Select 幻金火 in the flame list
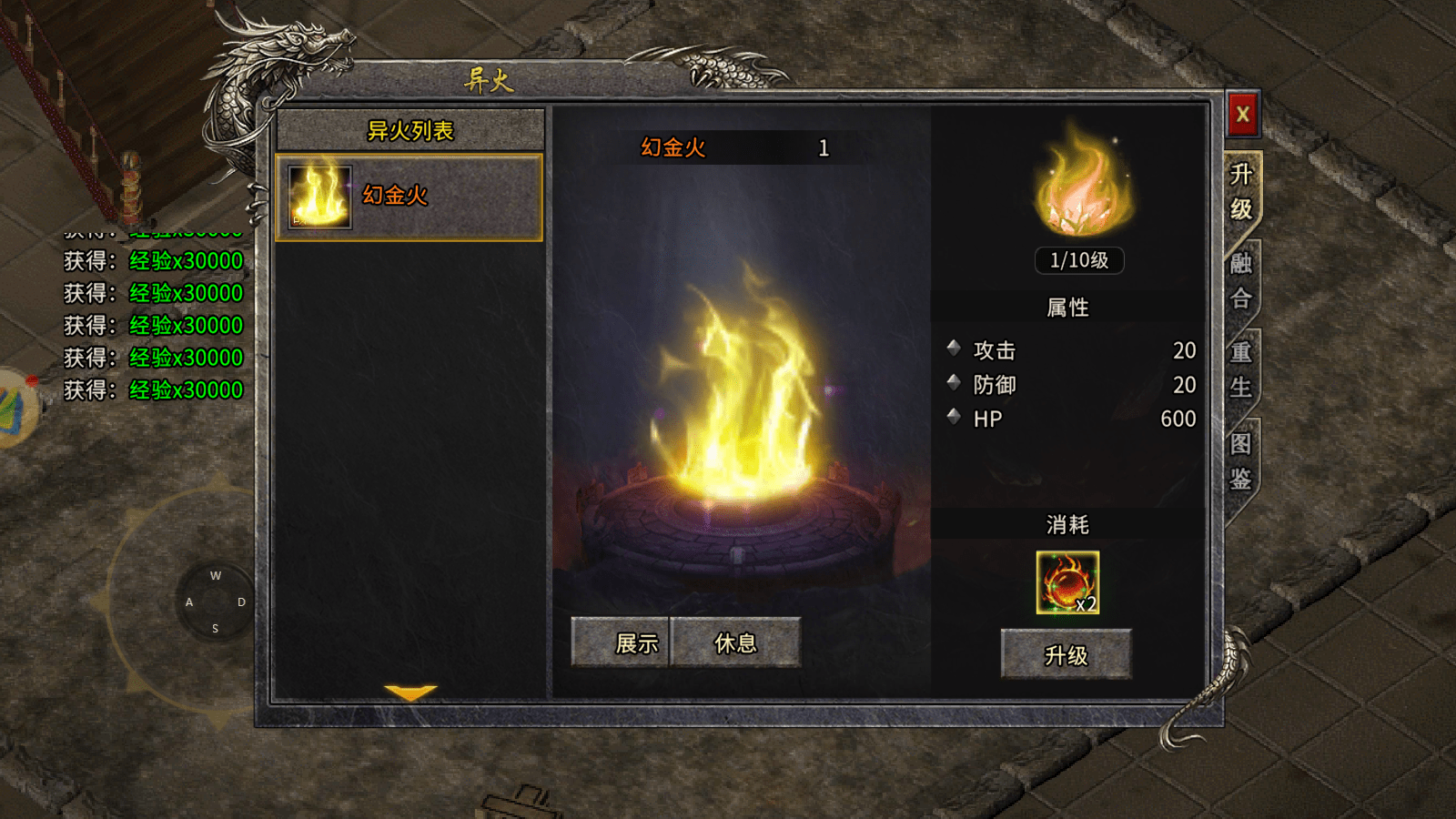The width and height of the screenshot is (1456, 819). (409, 197)
